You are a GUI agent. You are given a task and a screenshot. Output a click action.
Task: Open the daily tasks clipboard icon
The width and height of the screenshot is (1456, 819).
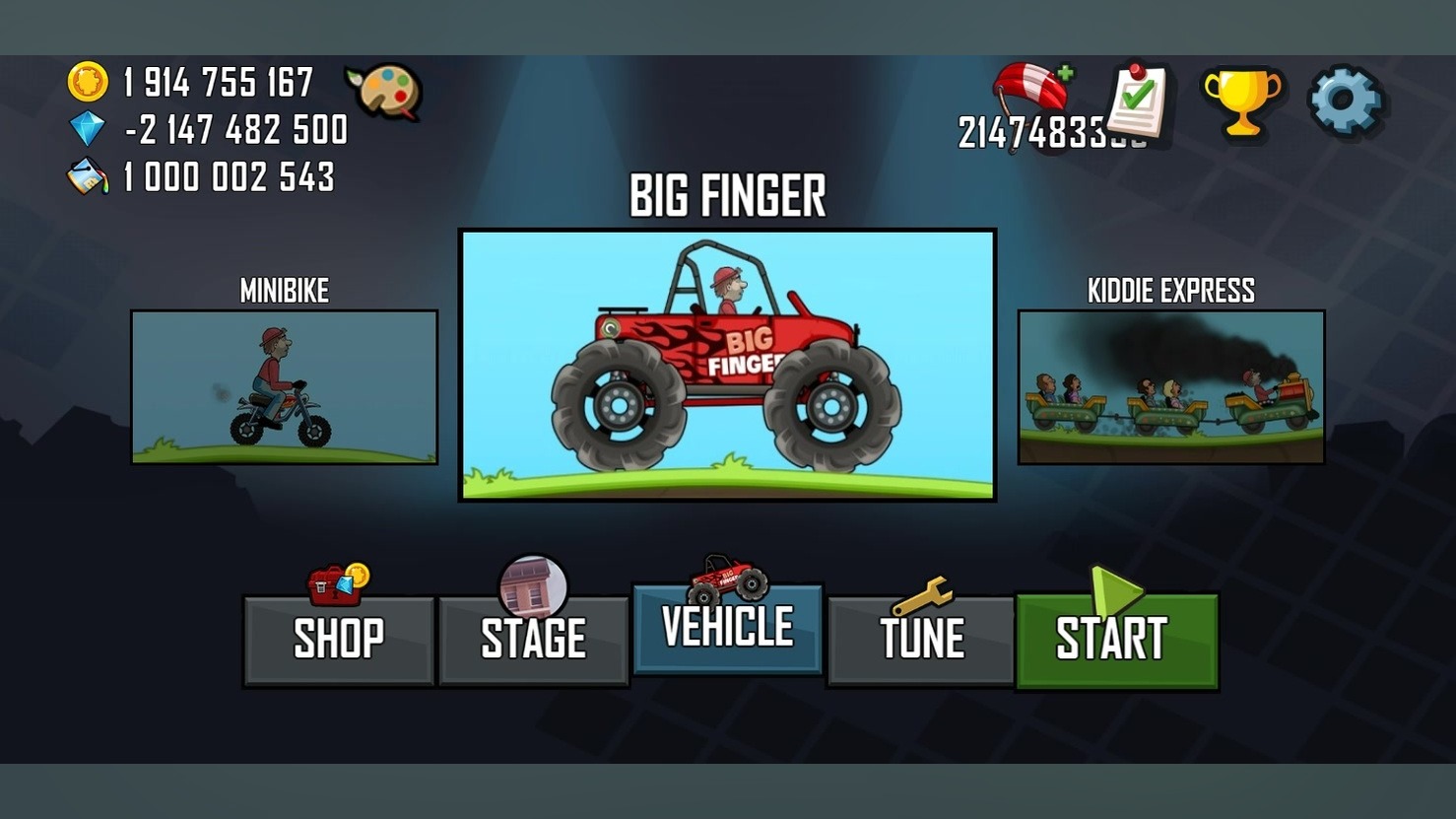point(1138,100)
